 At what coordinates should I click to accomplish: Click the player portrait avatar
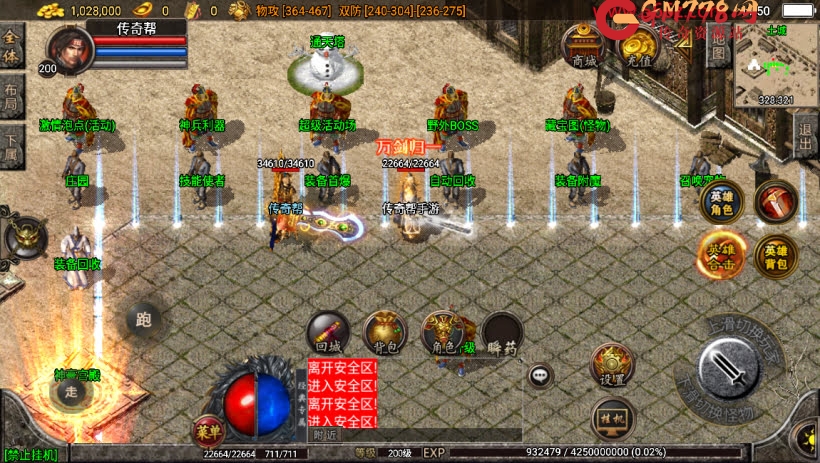click(68, 47)
